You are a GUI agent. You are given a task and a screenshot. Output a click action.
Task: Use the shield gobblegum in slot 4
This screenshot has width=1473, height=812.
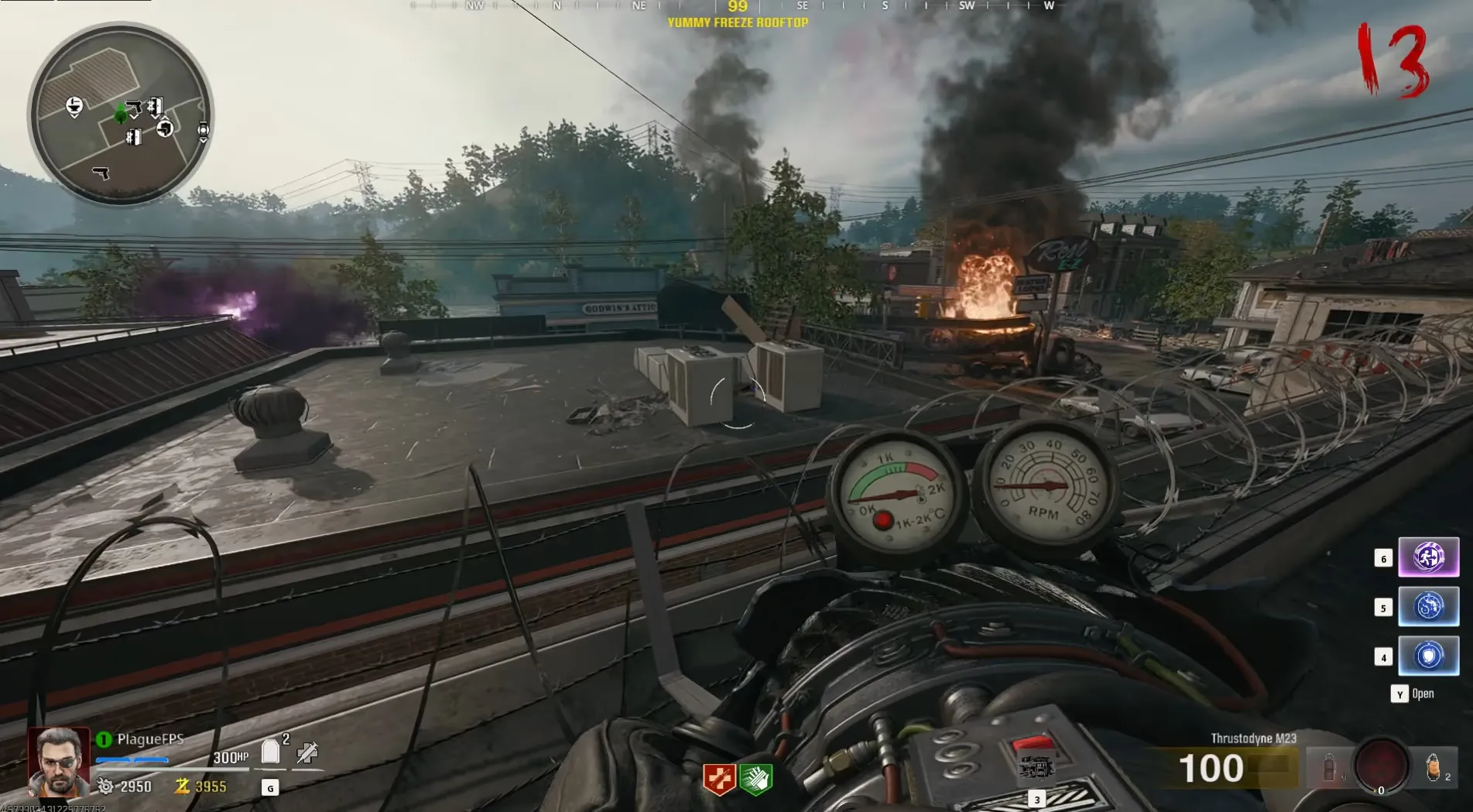pyautogui.click(x=1428, y=656)
